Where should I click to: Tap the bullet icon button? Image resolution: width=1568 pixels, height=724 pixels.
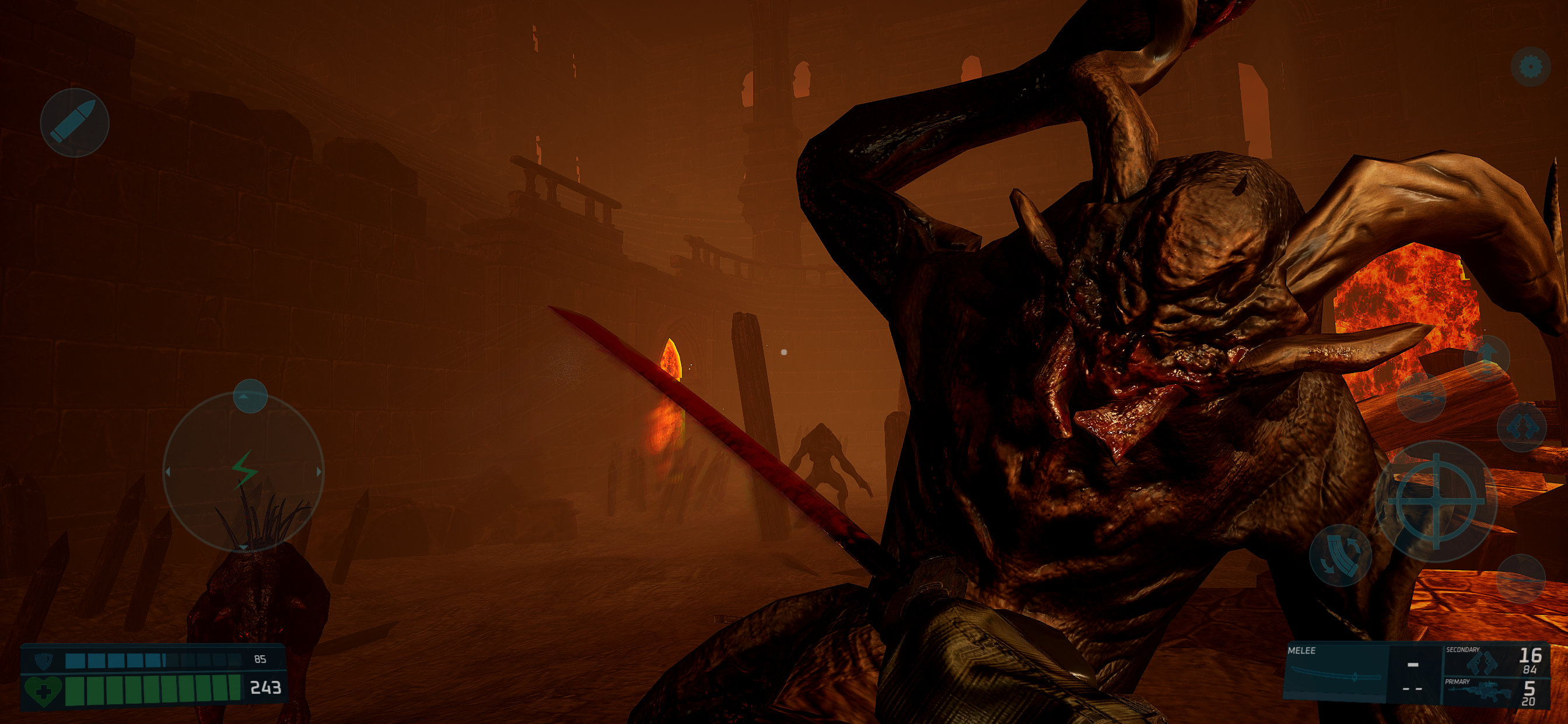(74, 122)
